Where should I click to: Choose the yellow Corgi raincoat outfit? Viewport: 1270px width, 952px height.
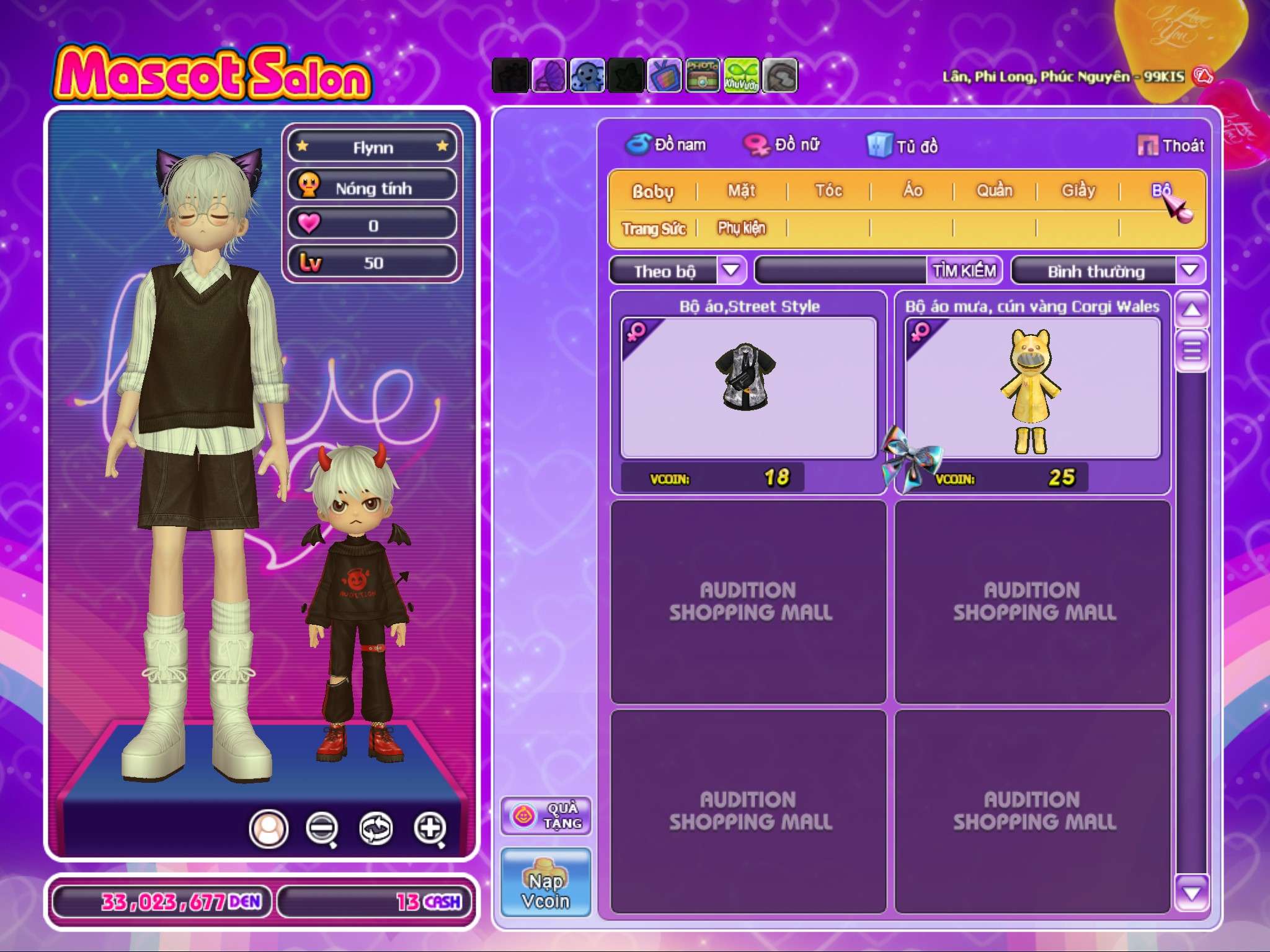pos(1032,389)
